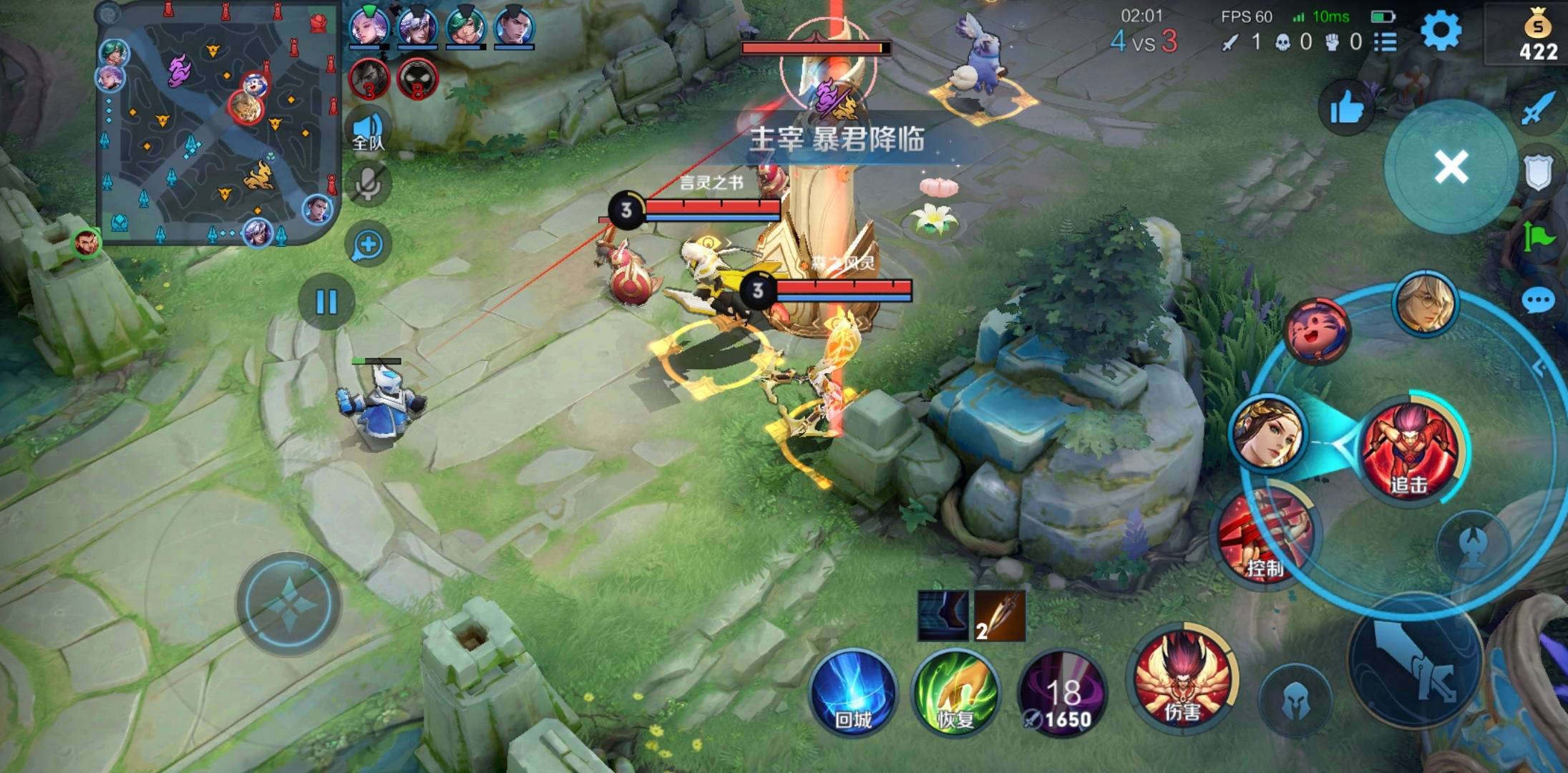Image resolution: width=1568 pixels, height=773 pixels.
Task: Use the 恢复 heal spell
Action: click(955, 692)
